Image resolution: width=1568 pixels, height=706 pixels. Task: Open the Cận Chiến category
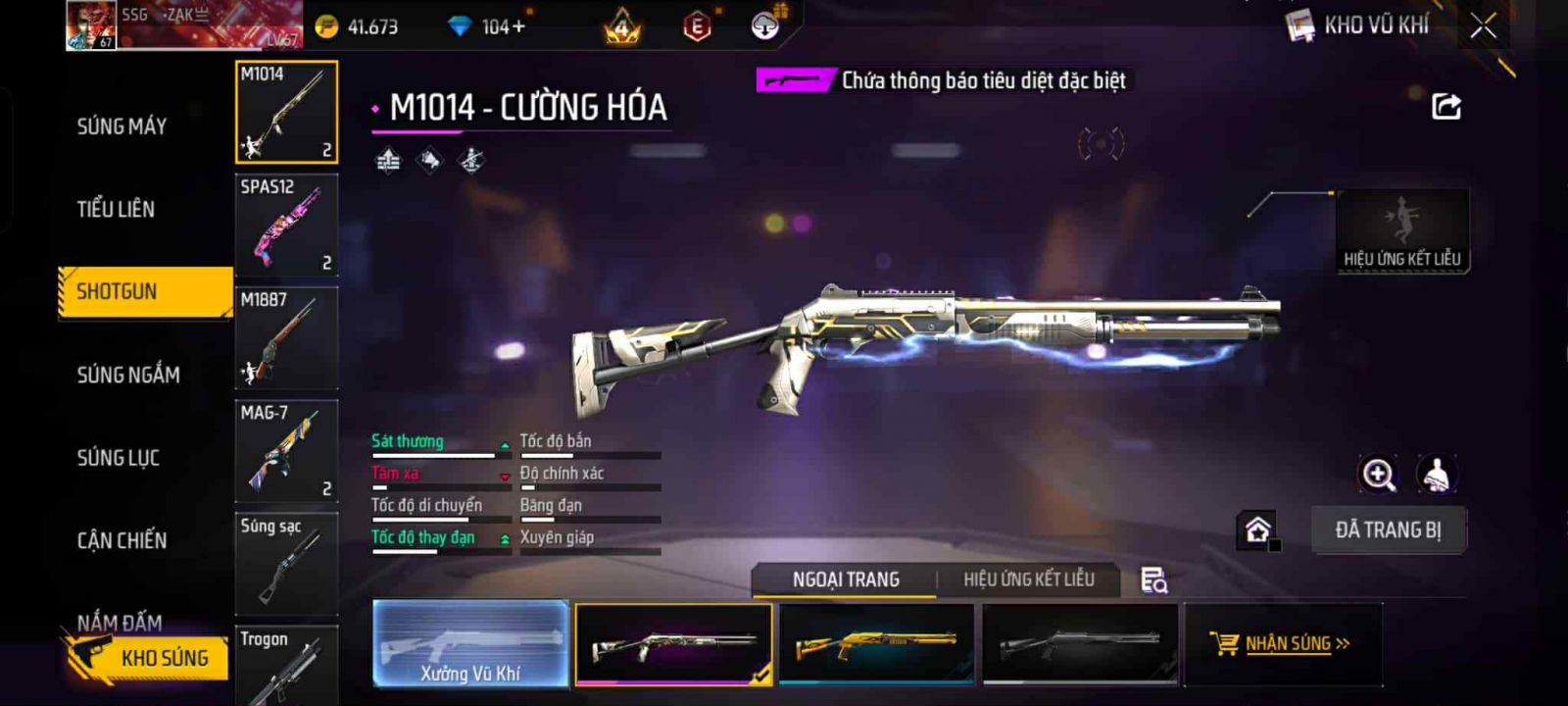pyautogui.click(x=122, y=540)
